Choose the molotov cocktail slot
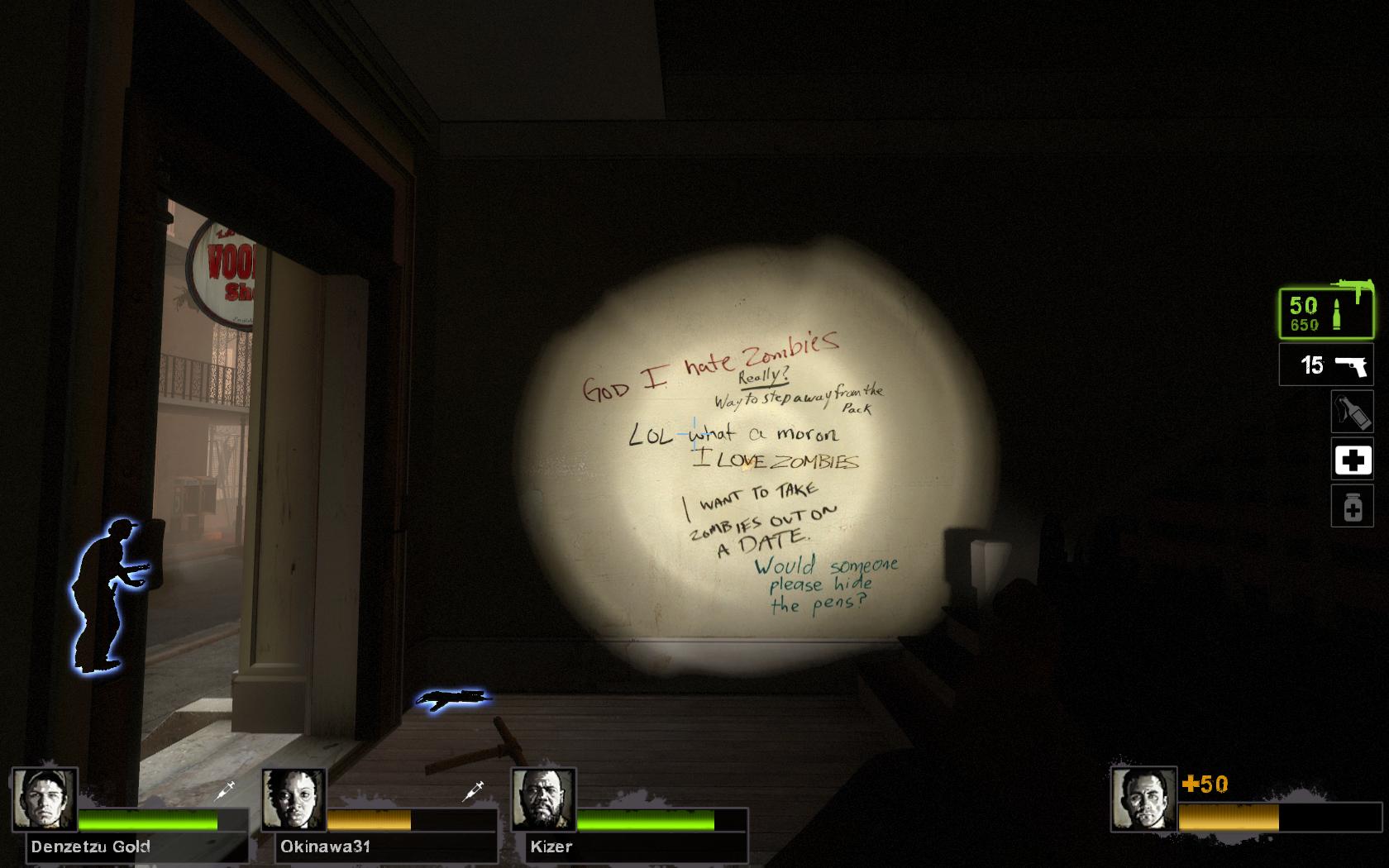 (x=1352, y=412)
